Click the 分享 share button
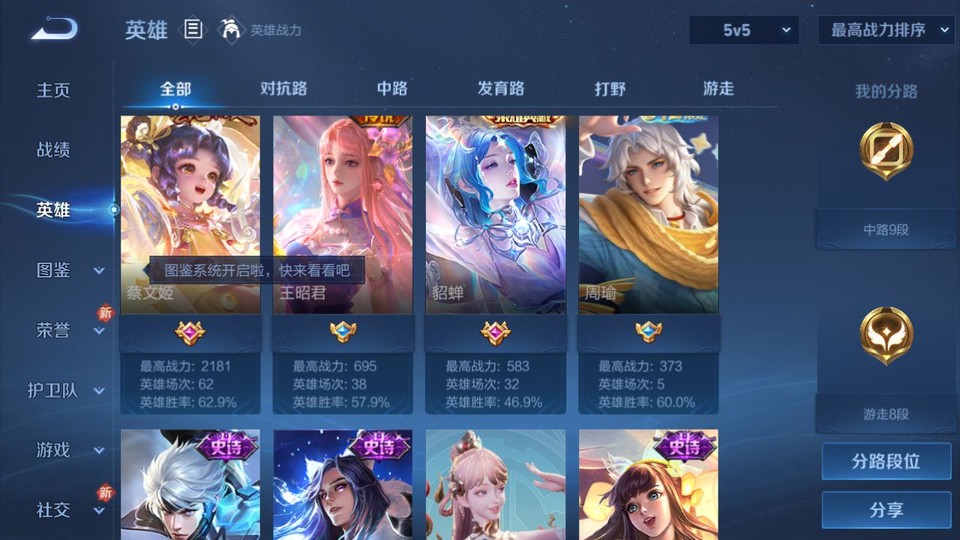Screen dimensions: 960x540 [x=886, y=510]
